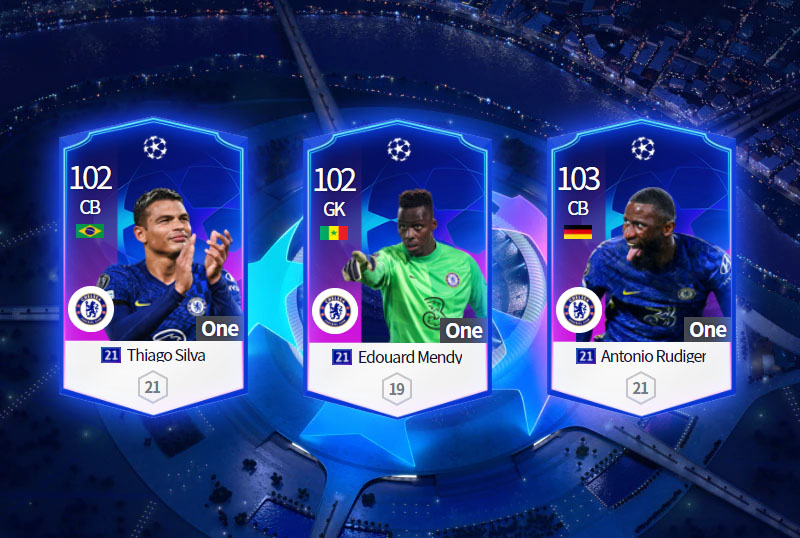Screen dimensions: 800x538
Task: Choose the Edouard Mendy goalkeeper card
Action: (397, 270)
